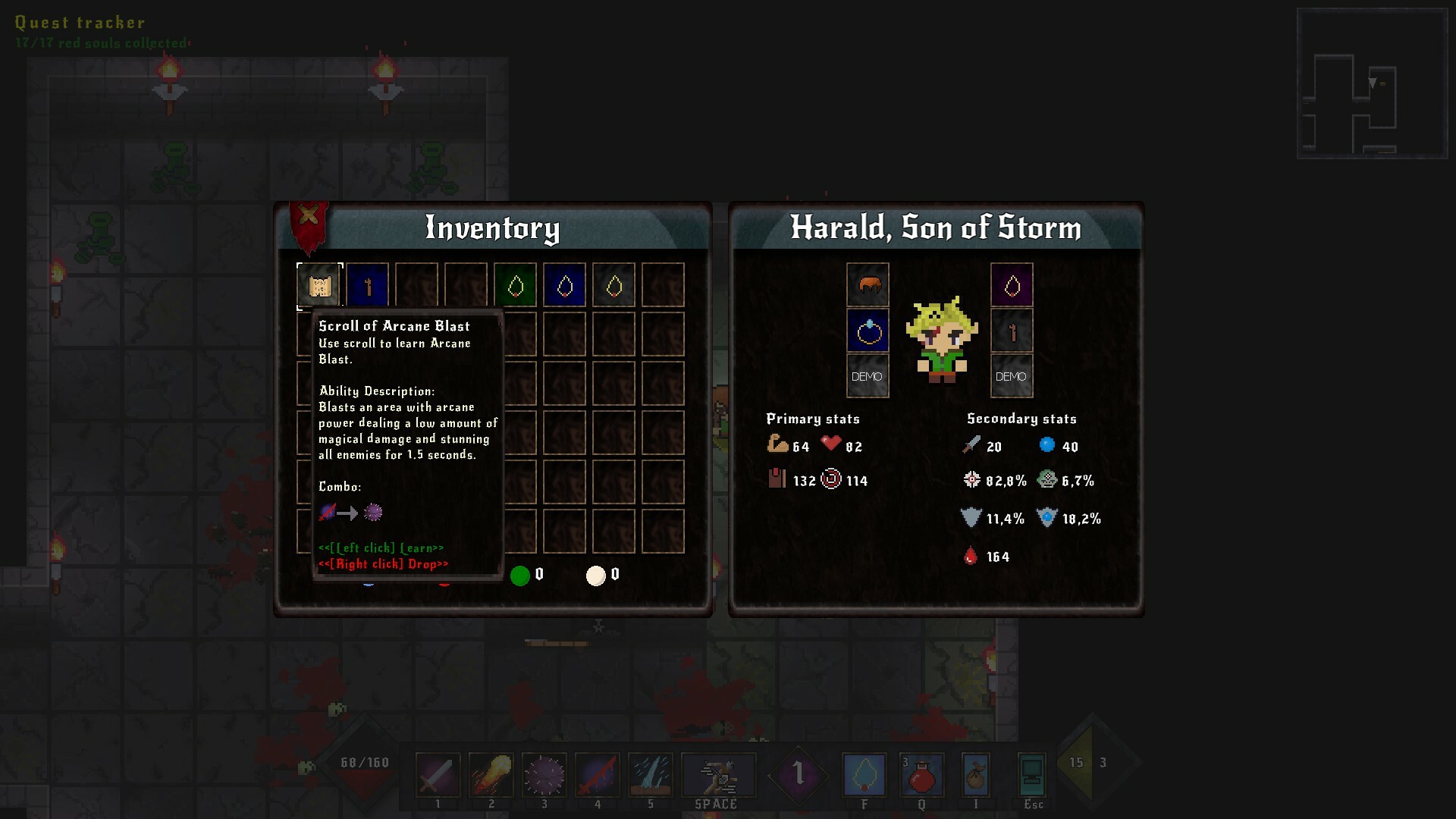Use the dash ability on the hotbar
Viewport: 1456px width, 819px height.
717,775
